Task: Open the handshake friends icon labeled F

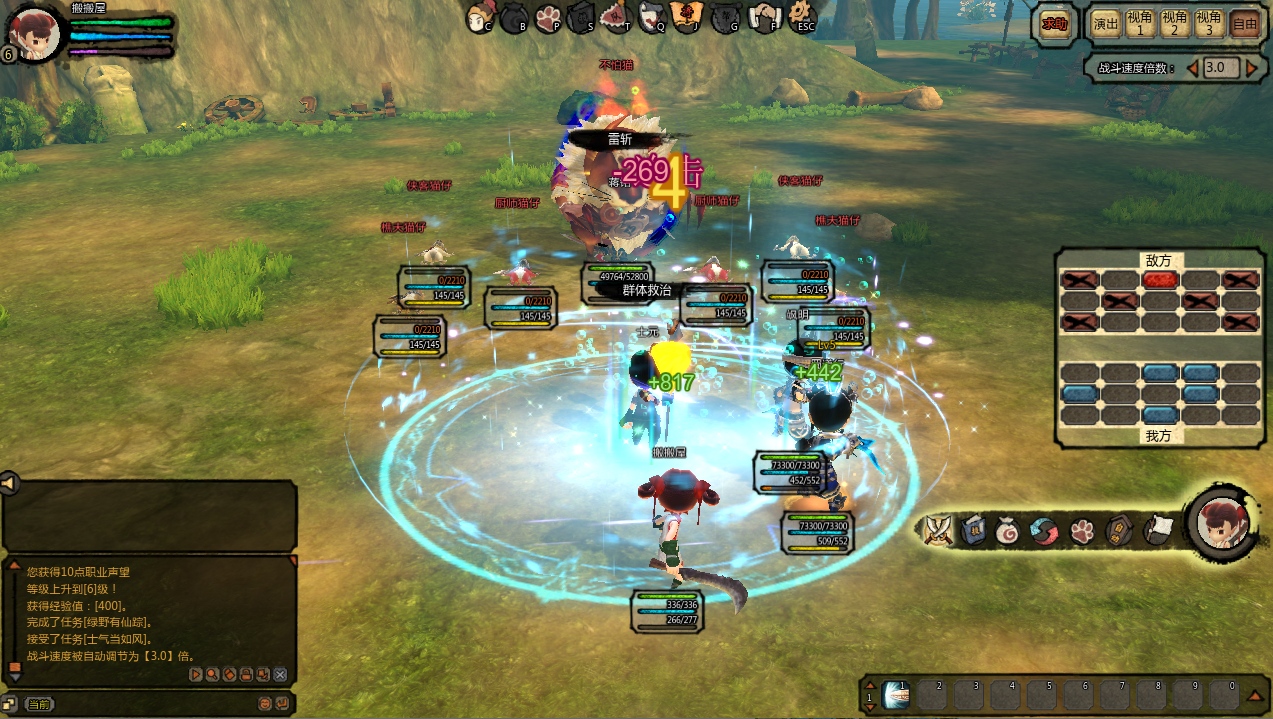Action: (x=764, y=17)
